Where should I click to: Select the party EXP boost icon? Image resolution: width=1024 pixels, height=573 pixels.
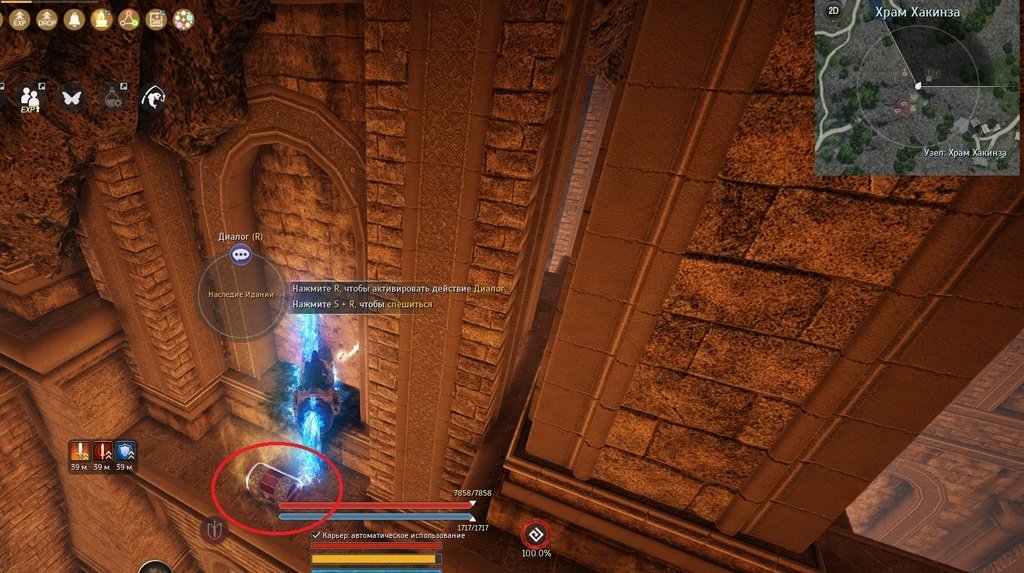(x=29, y=98)
